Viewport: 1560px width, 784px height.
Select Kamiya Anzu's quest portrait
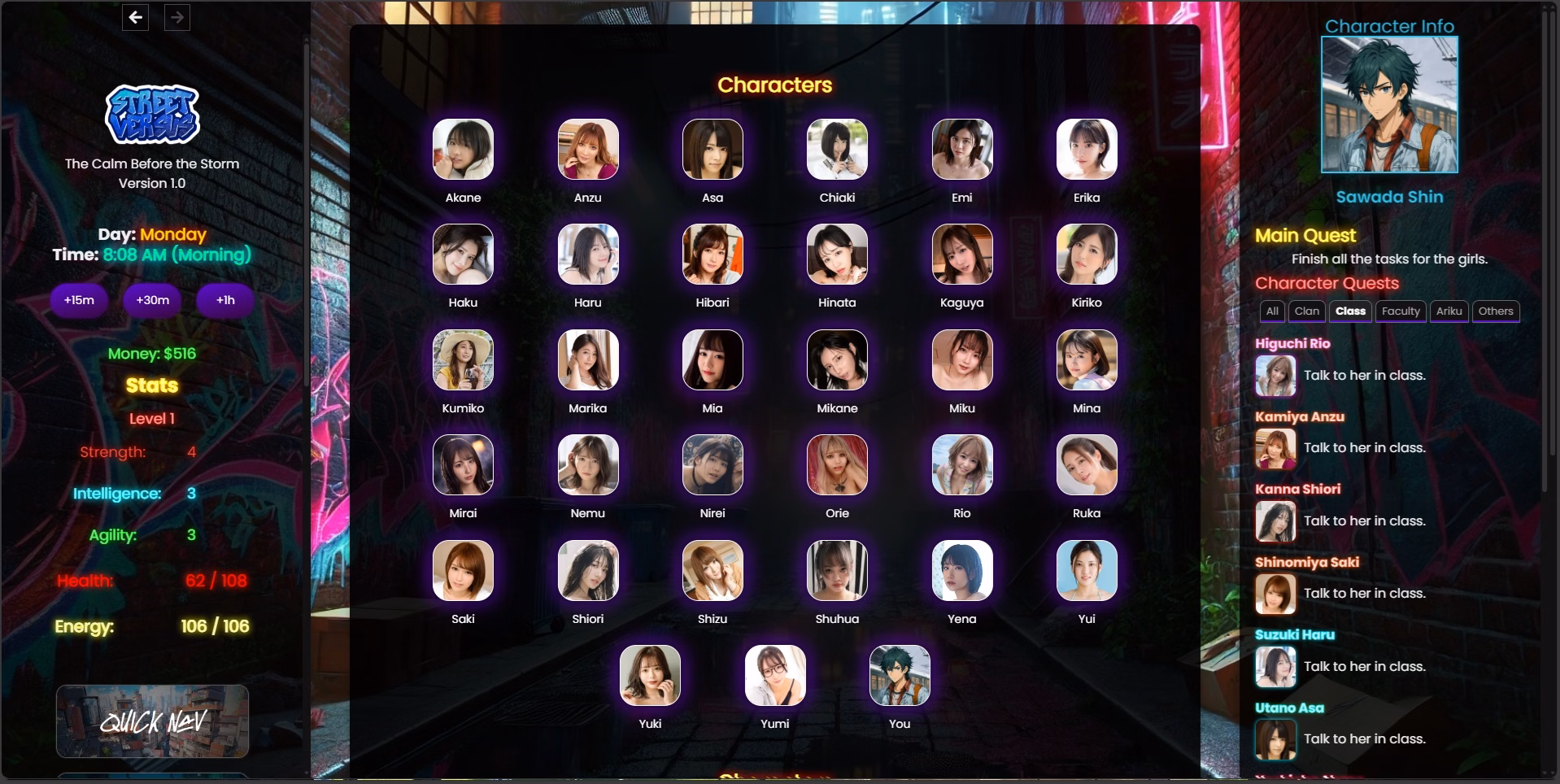point(1275,448)
